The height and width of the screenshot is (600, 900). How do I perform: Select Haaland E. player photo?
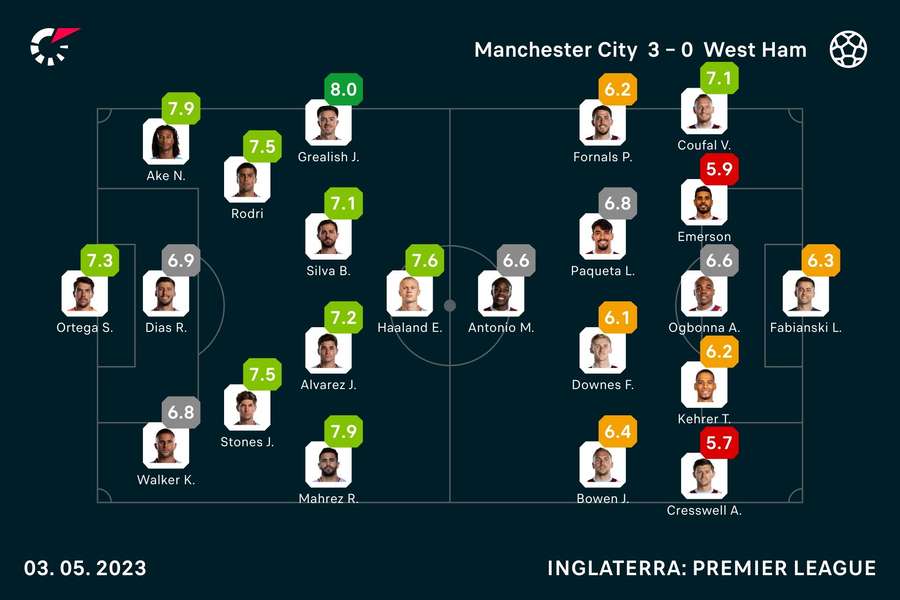tap(410, 293)
